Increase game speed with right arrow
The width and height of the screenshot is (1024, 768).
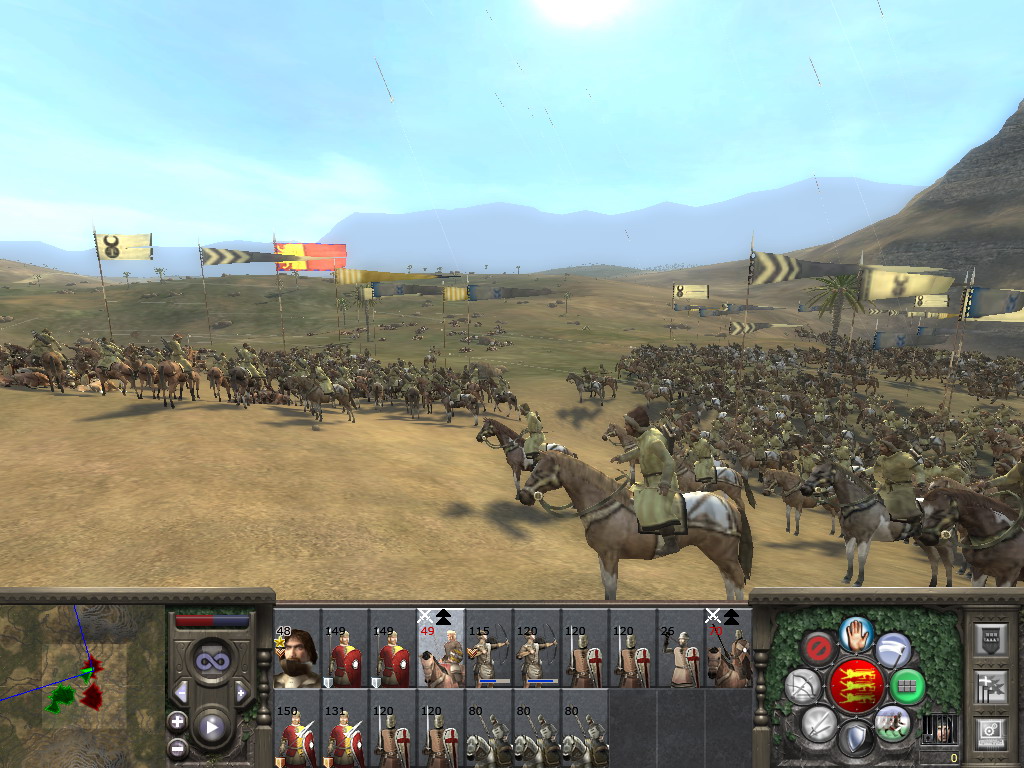241,692
